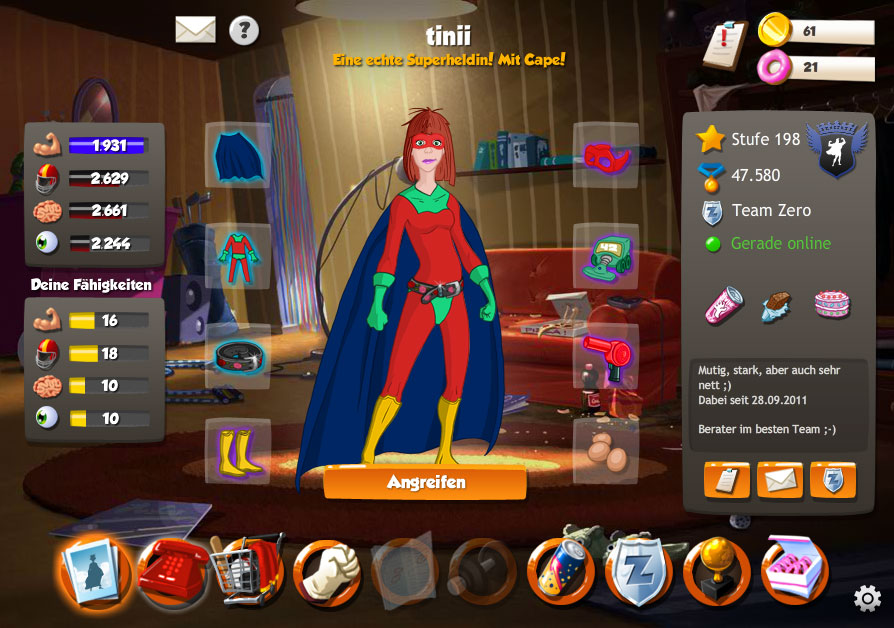
Task: Select the red mask equipment slot
Action: [x=605, y=155]
